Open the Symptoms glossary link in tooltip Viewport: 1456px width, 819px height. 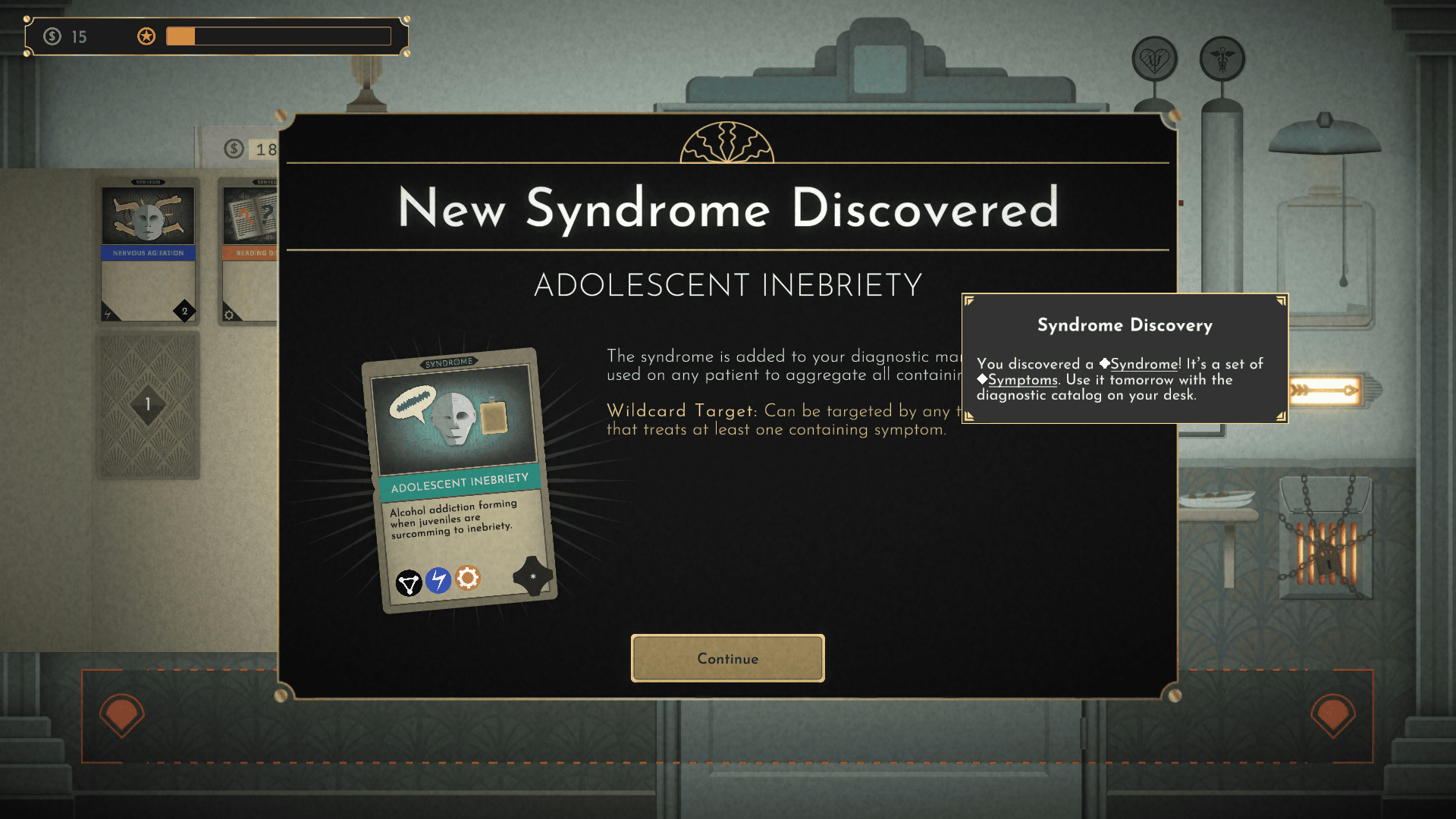[1022, 380]
